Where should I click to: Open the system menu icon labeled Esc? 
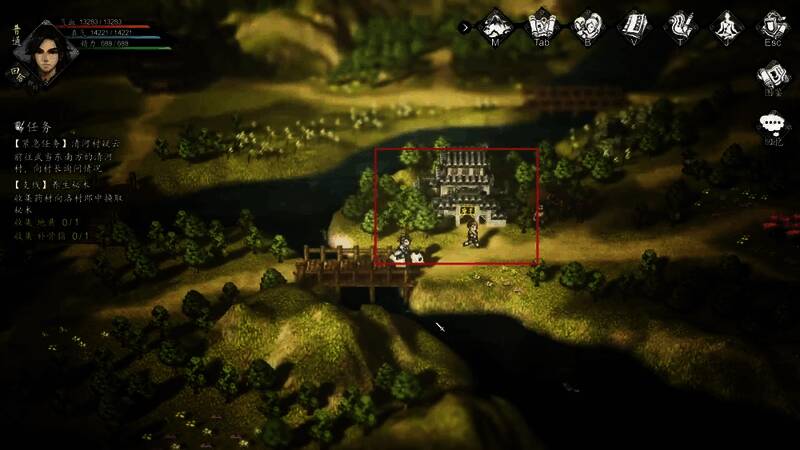tap(772, 24)
